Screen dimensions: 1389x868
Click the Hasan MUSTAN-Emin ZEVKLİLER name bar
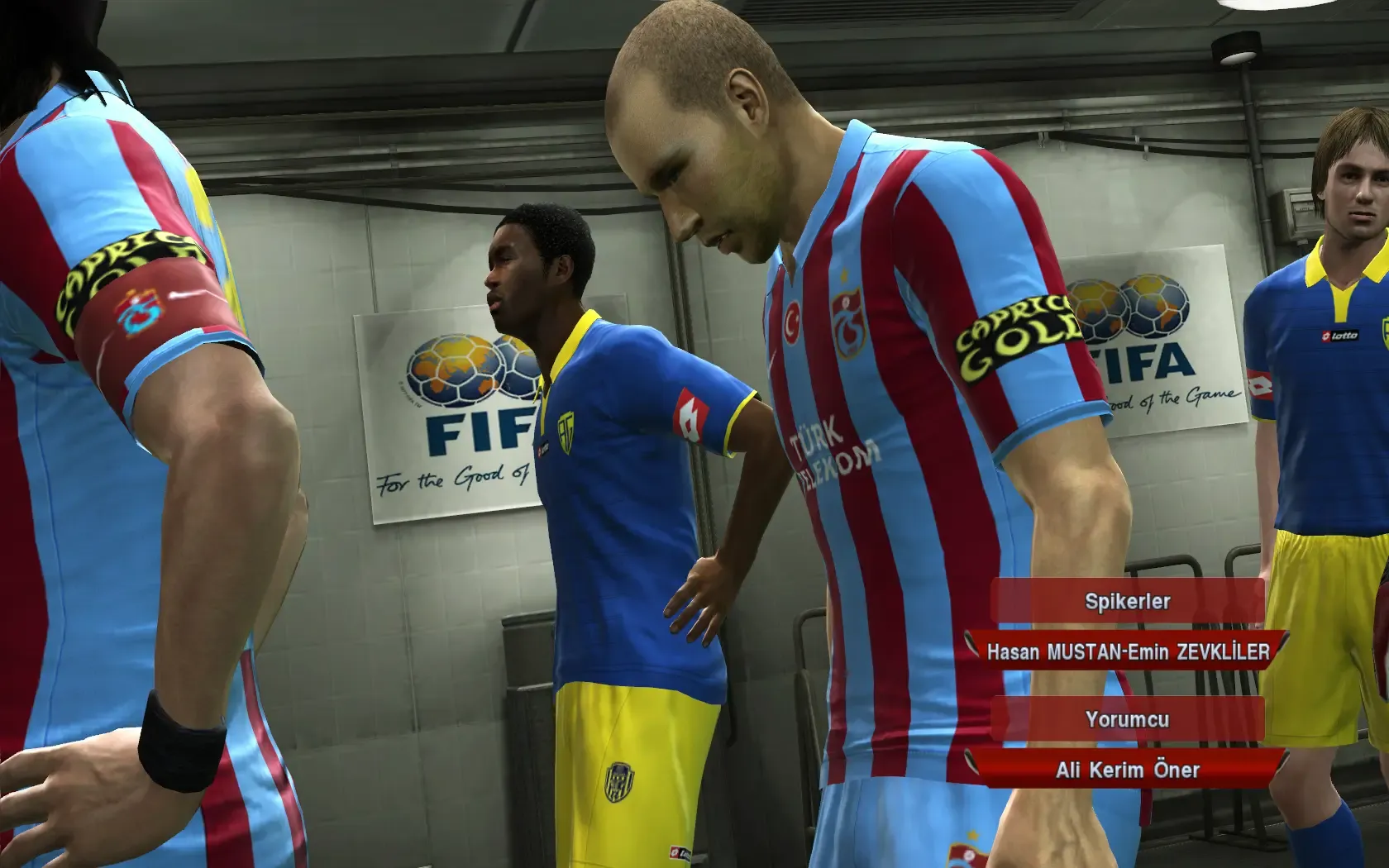coord(1127,651)
